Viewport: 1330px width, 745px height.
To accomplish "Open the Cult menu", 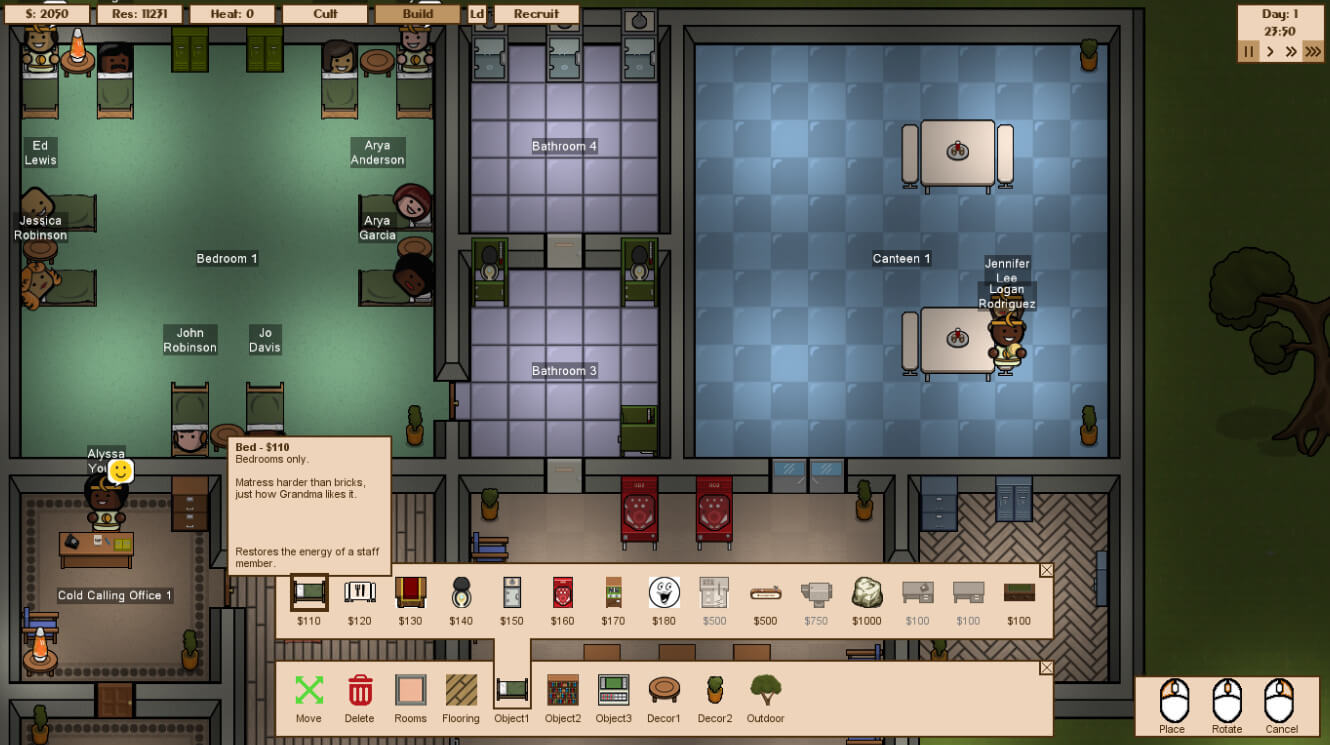I will 324,14.
